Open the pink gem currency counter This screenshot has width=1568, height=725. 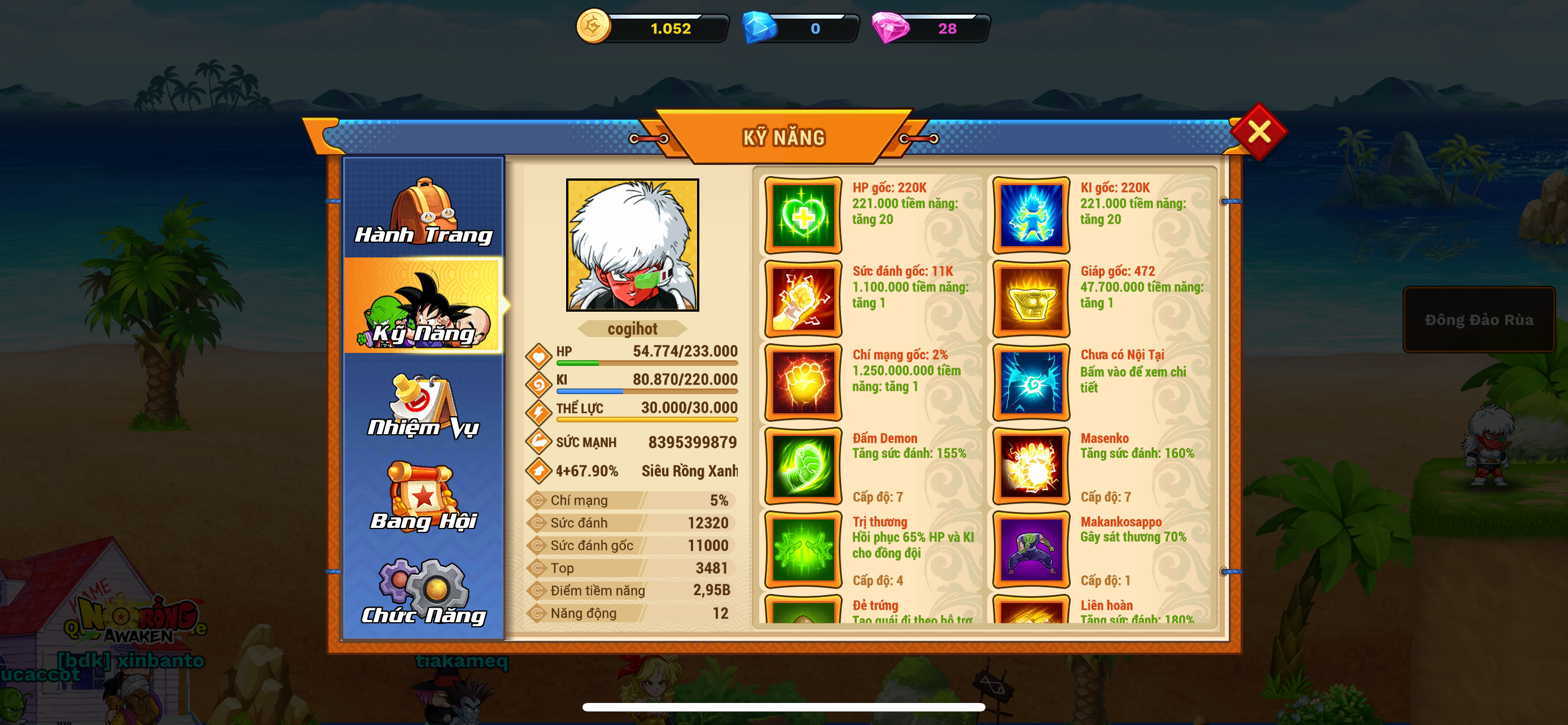point(931,28)
